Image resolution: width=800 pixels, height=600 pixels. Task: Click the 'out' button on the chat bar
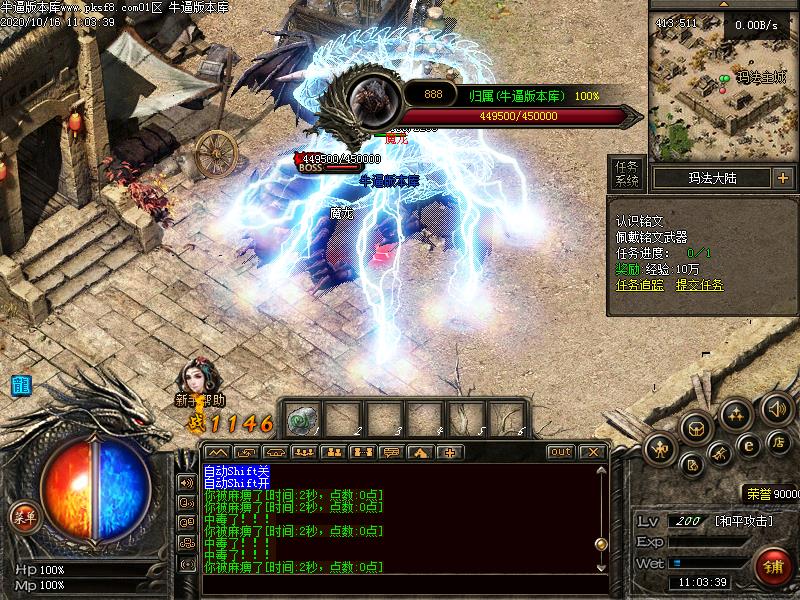click(x=561, y=452)
